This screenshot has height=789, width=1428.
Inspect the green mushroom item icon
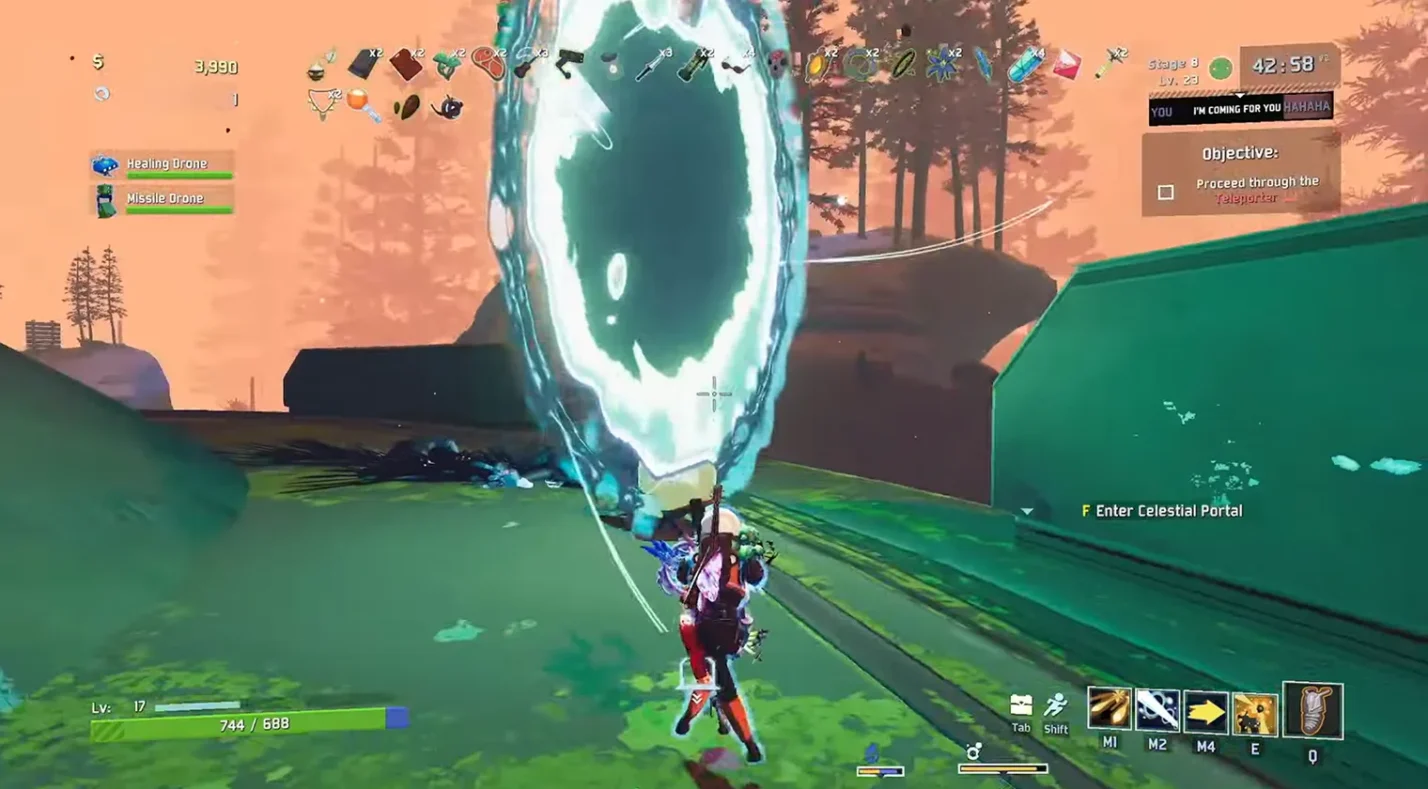[x=447, y=64]
